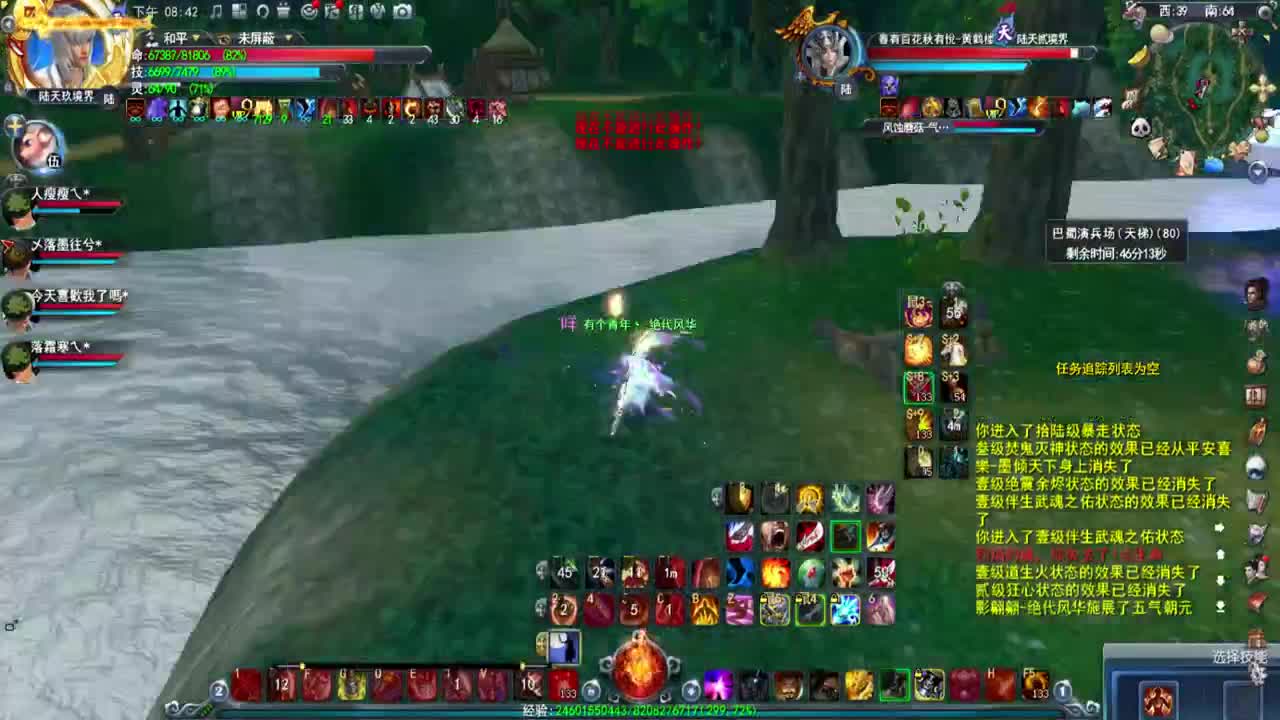Open the mail icon with red notification dot
Screen dimensions: 1280x720
tap(331, 11)
